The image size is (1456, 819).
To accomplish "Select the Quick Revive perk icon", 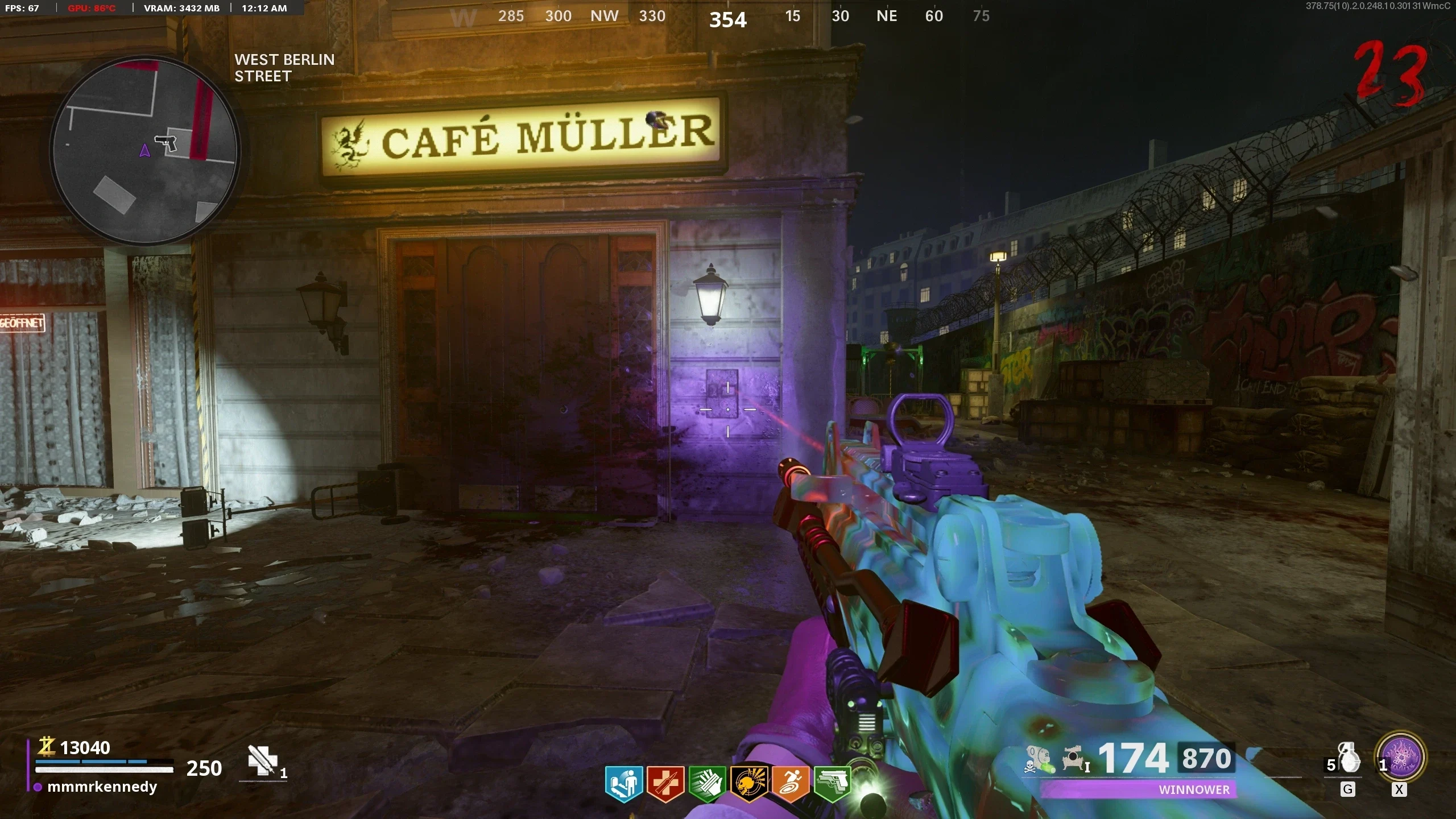I will click(x=623, y=784).
